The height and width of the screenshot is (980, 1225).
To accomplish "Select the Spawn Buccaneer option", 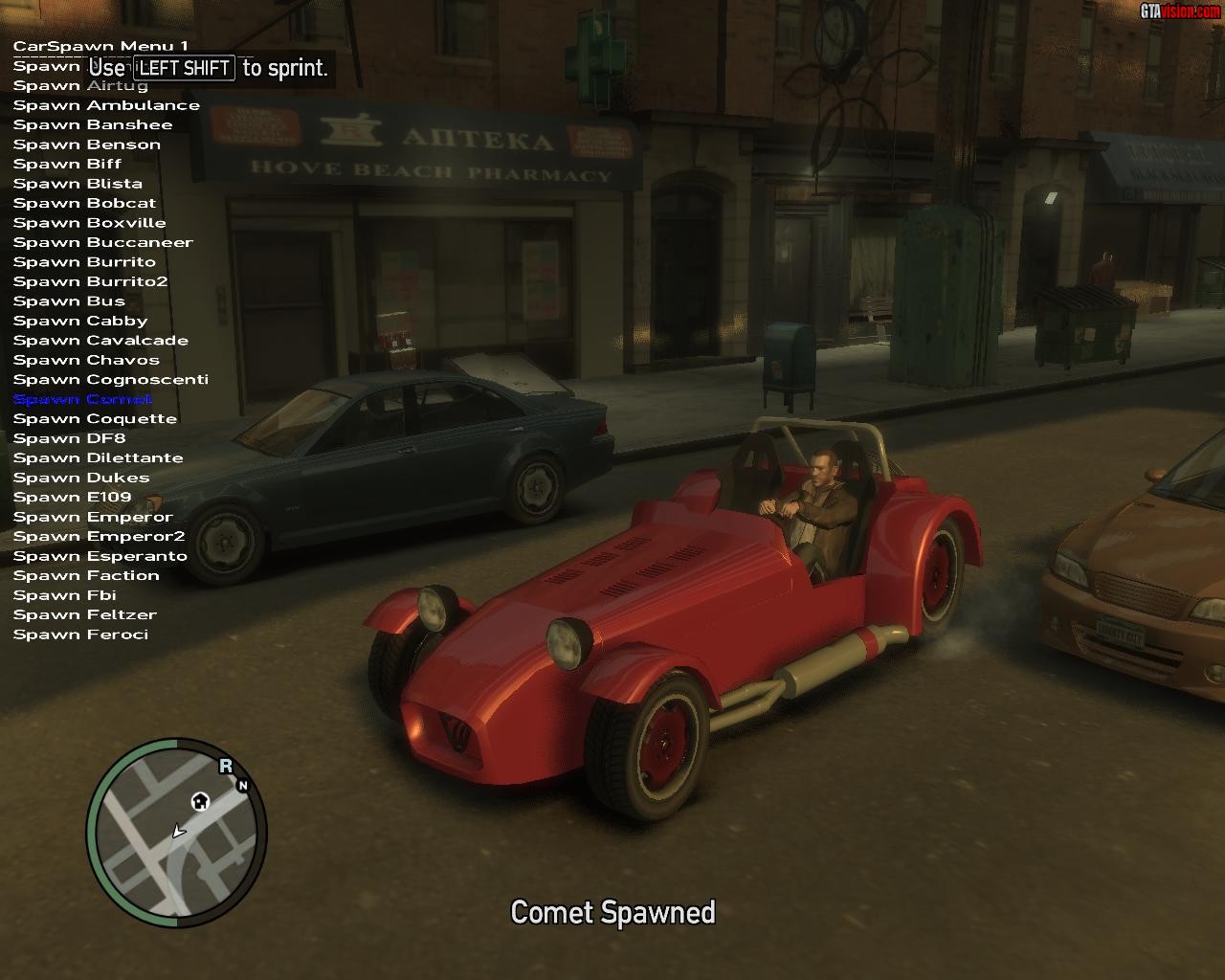I will [x=102, y=243].
